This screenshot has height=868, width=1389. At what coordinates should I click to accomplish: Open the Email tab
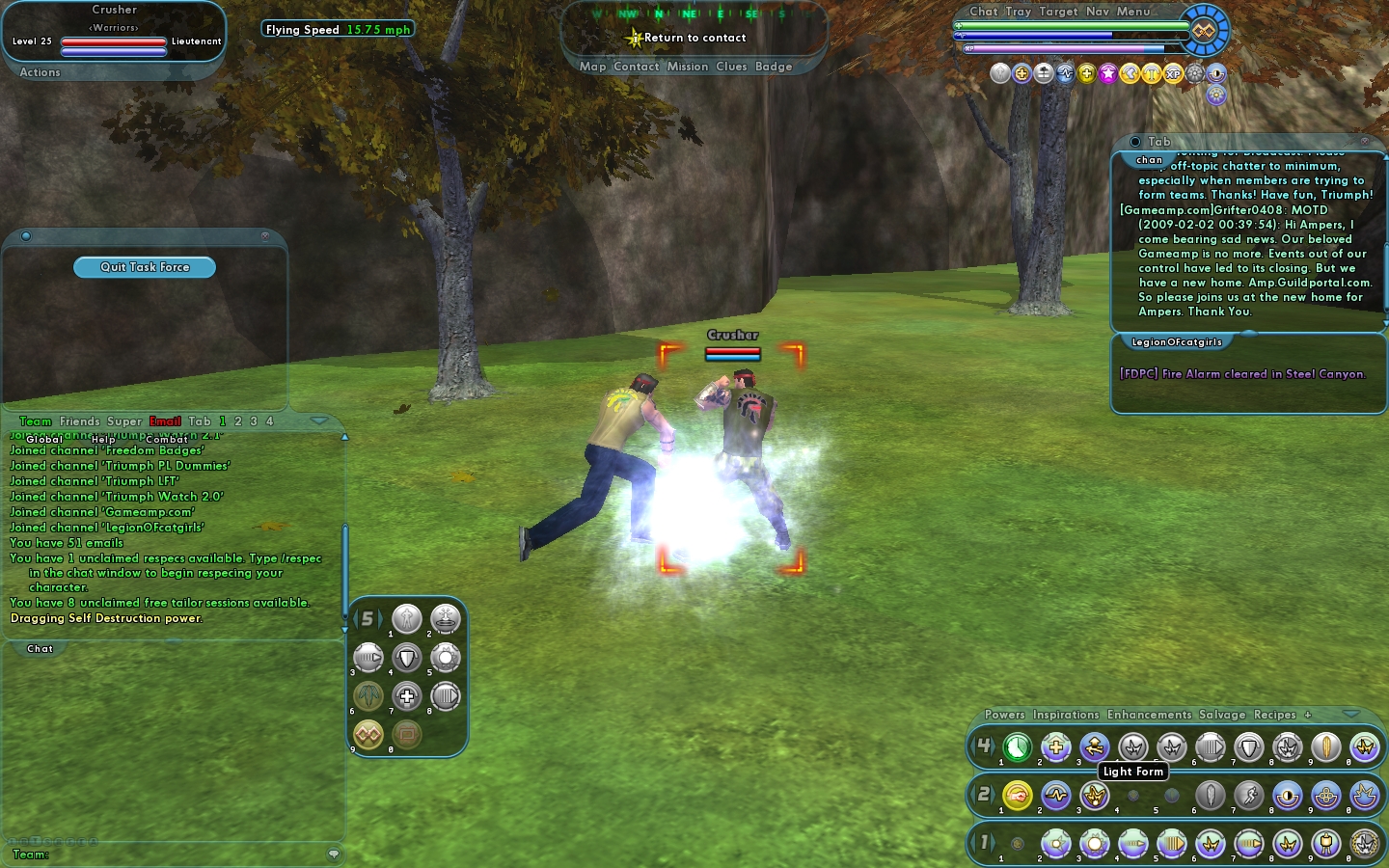pos(165,421)
